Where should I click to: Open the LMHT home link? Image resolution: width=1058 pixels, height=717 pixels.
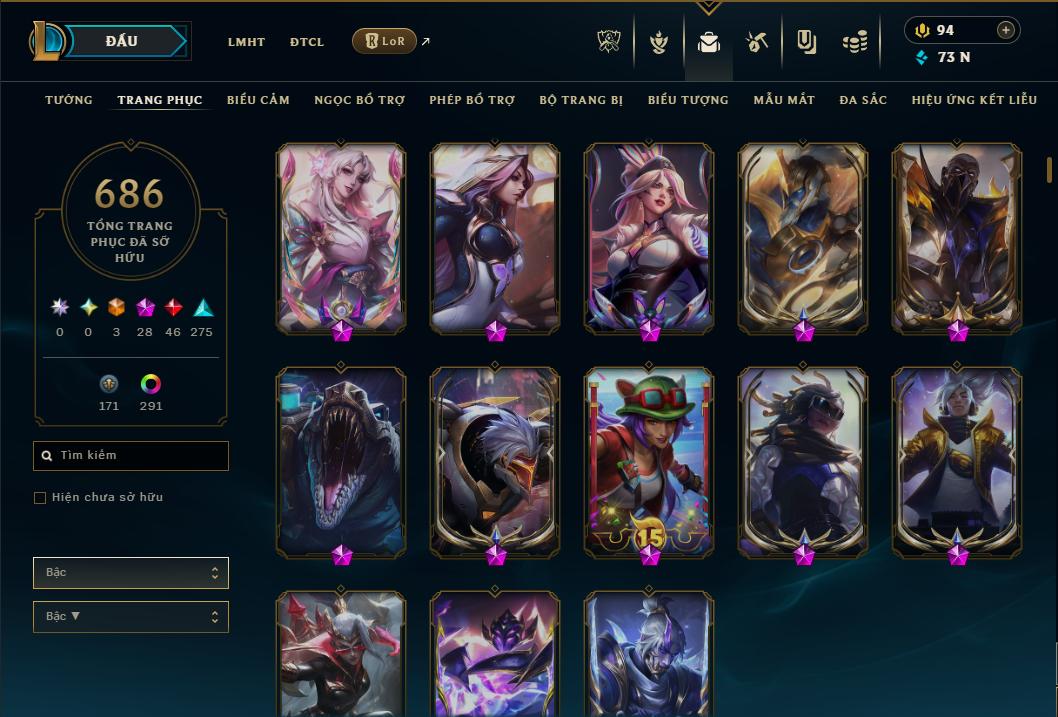[x=246, y=42]
